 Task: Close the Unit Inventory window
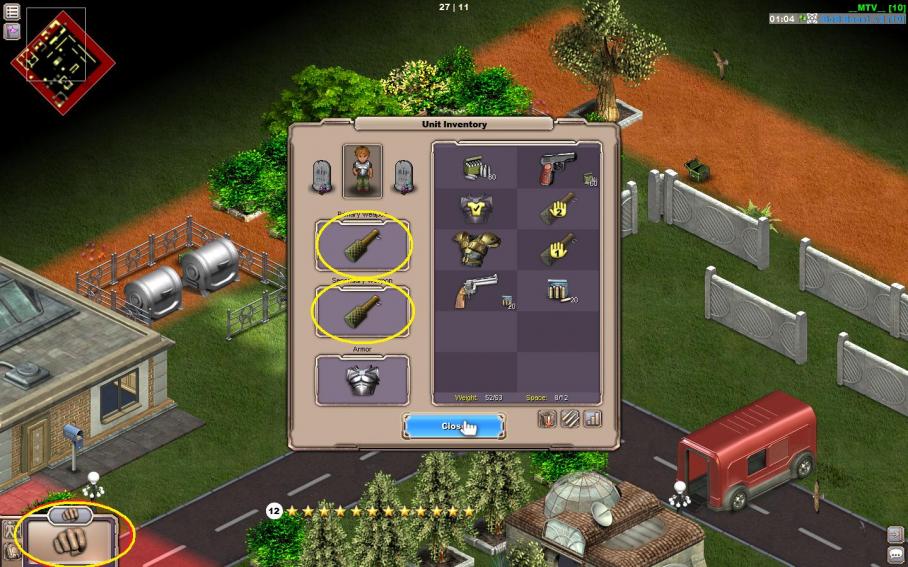click(x=455, y=426)
